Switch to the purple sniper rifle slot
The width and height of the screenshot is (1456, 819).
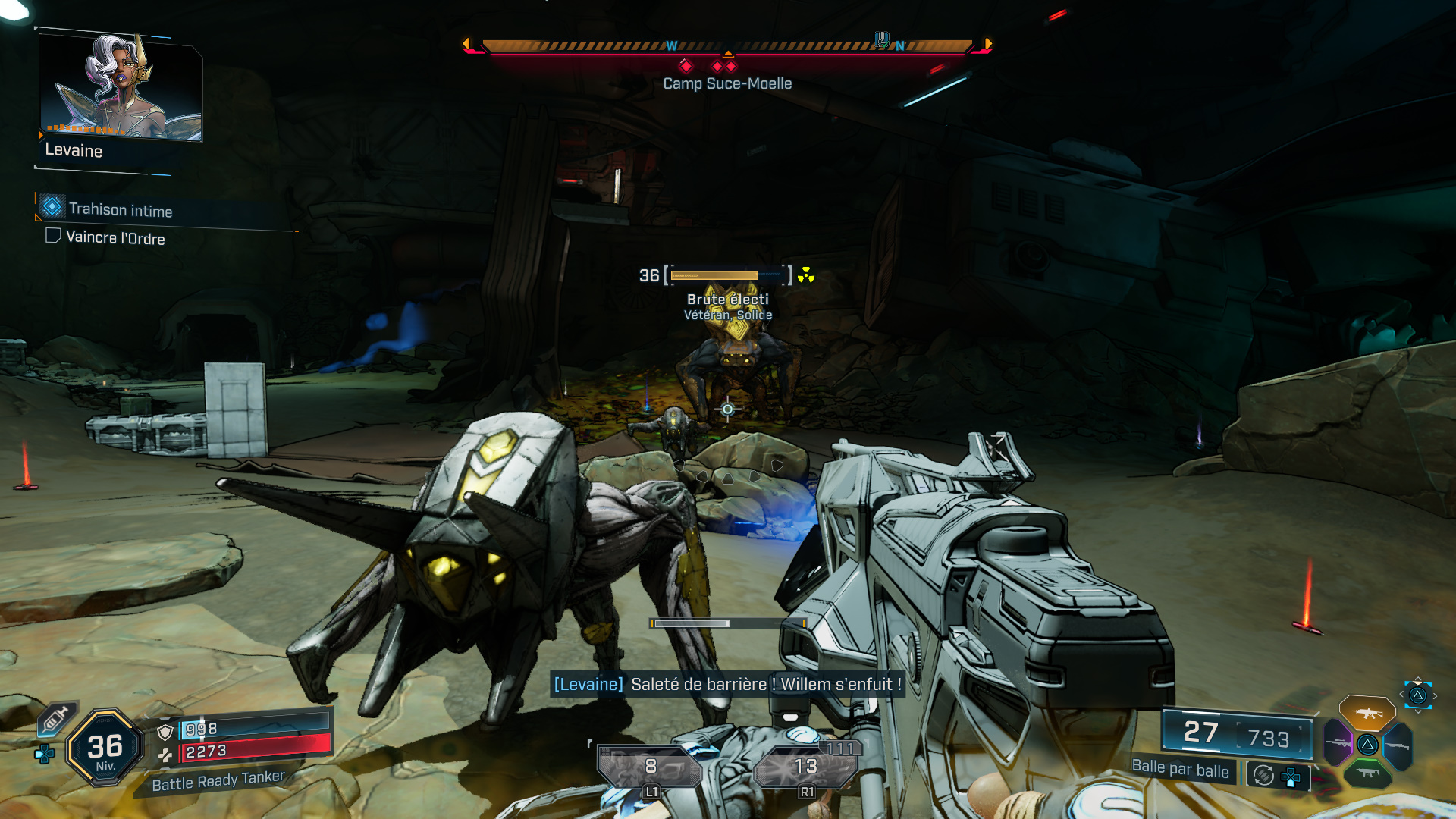1338,743
